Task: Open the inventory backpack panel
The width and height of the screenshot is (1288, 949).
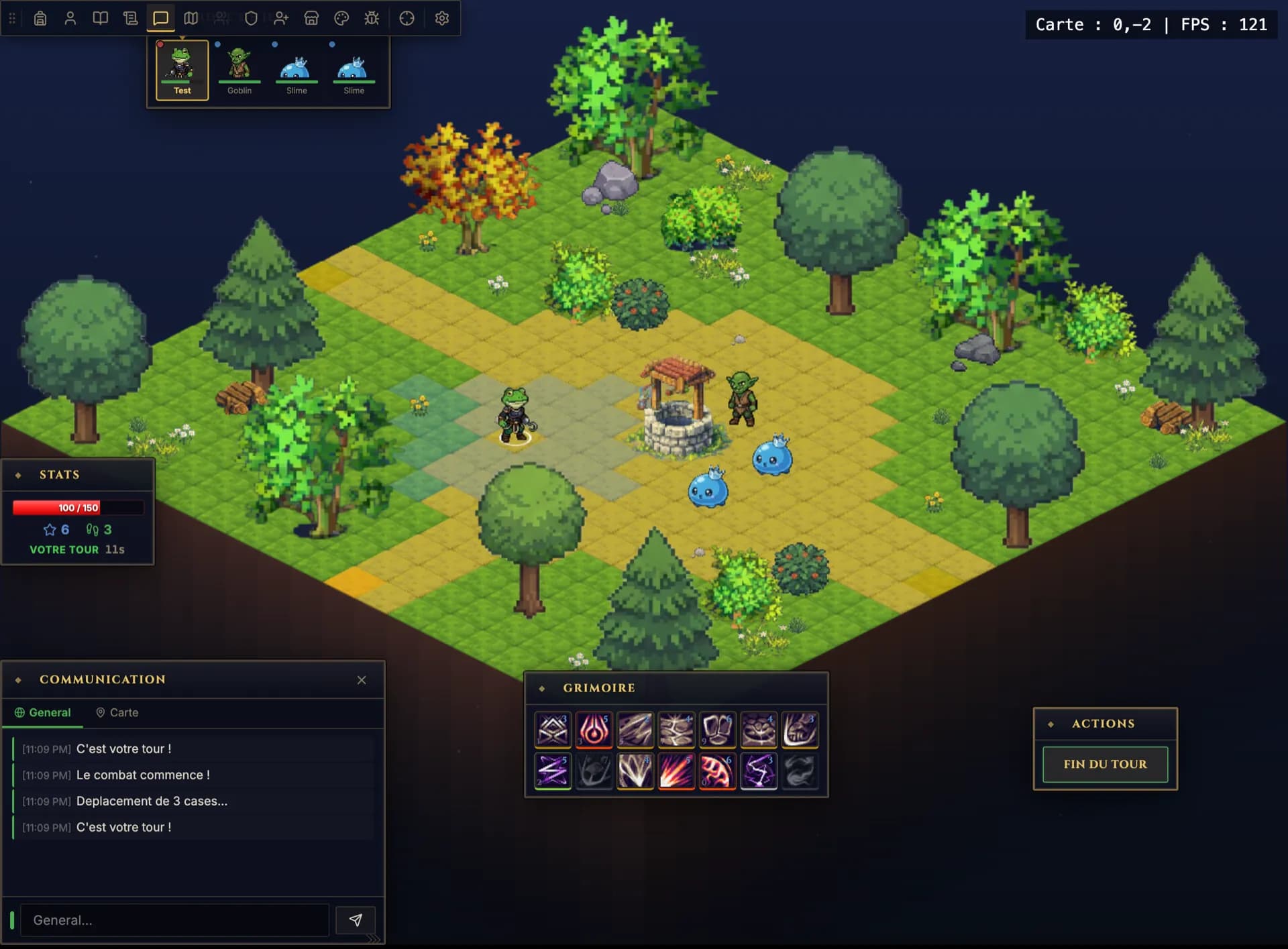Action: point(40,18)
